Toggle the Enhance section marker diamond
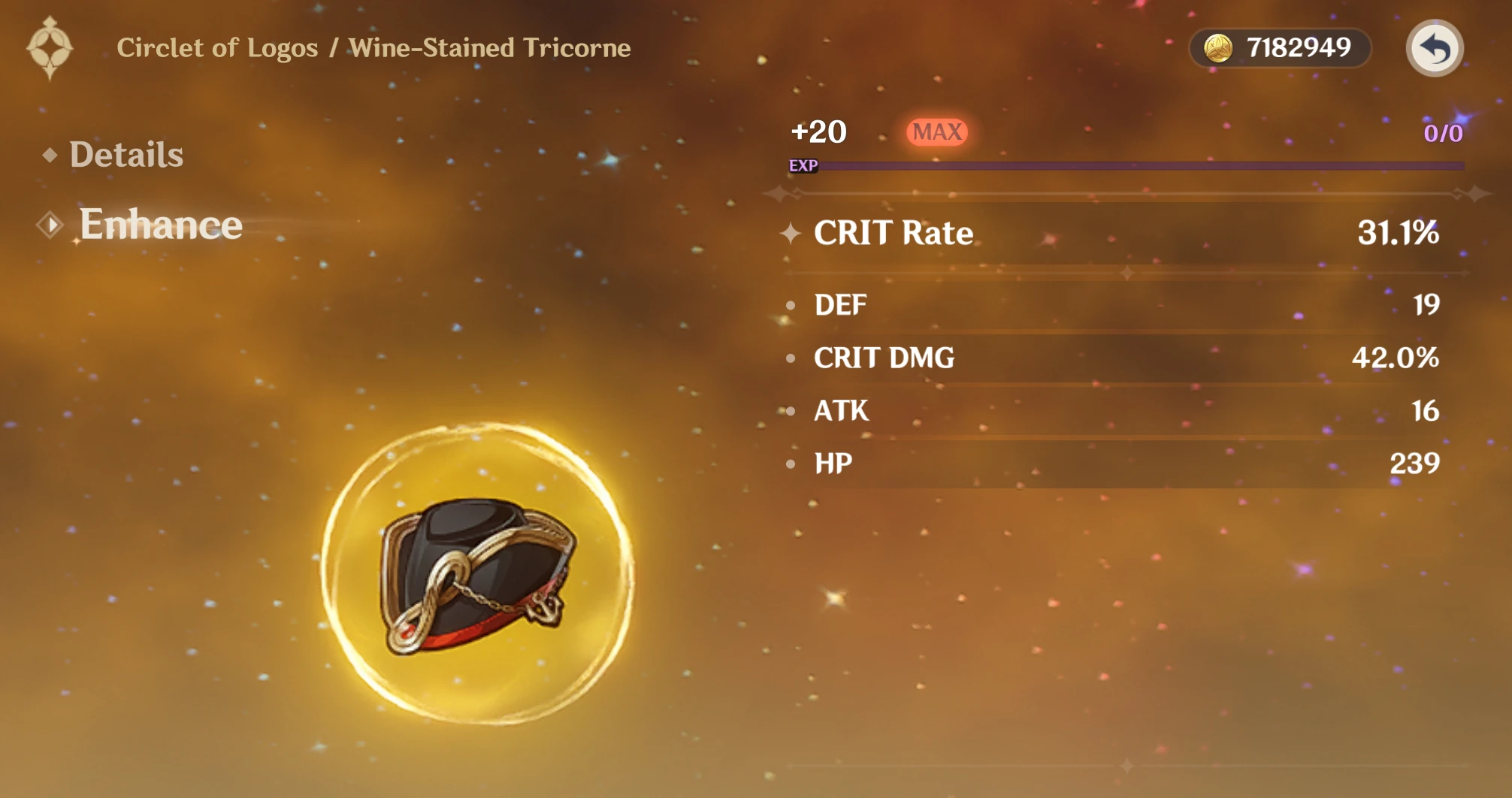The height and width of the screenshot is (798, 1512). 51,225
